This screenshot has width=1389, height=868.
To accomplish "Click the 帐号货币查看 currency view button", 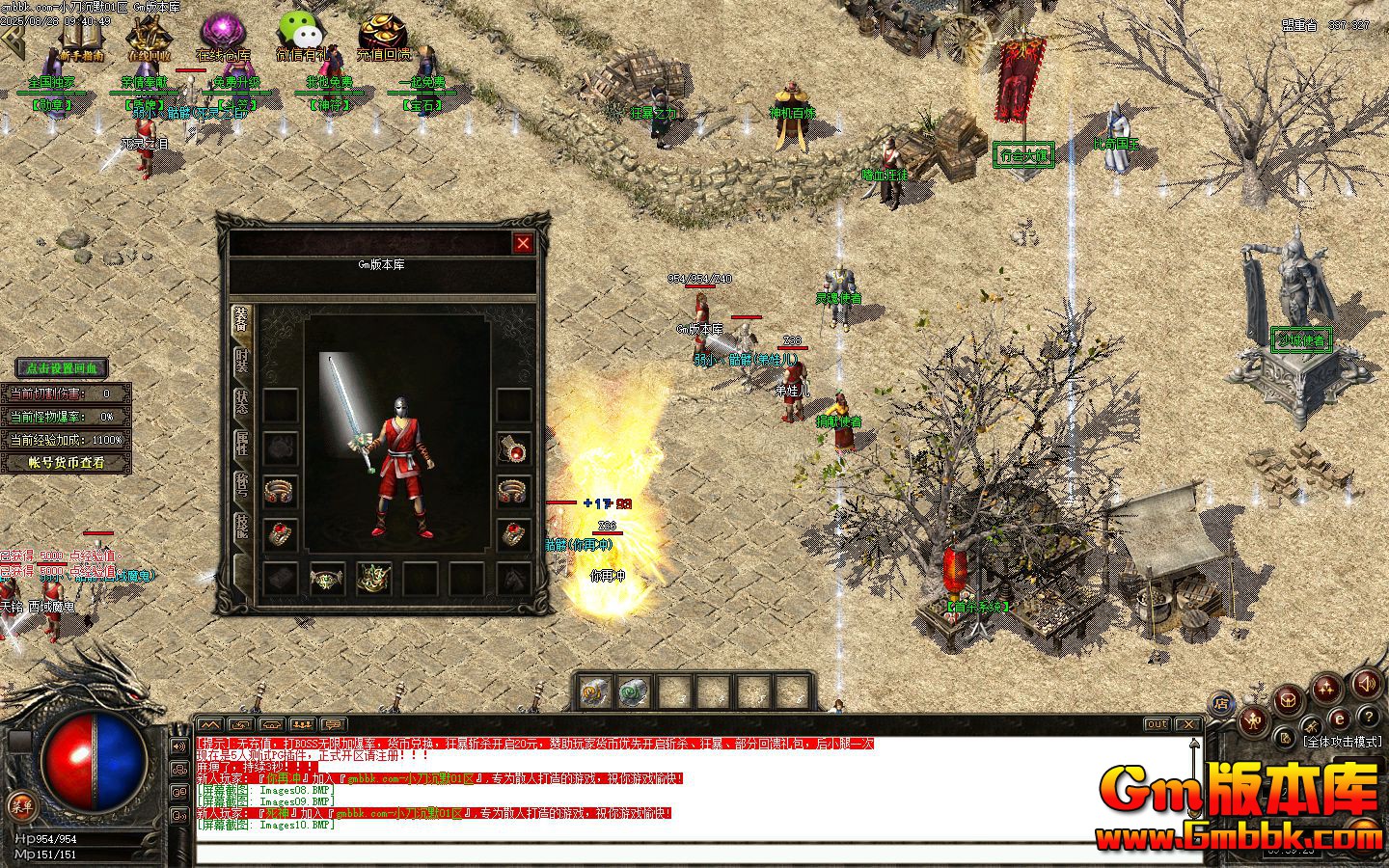I will [66, 461].
